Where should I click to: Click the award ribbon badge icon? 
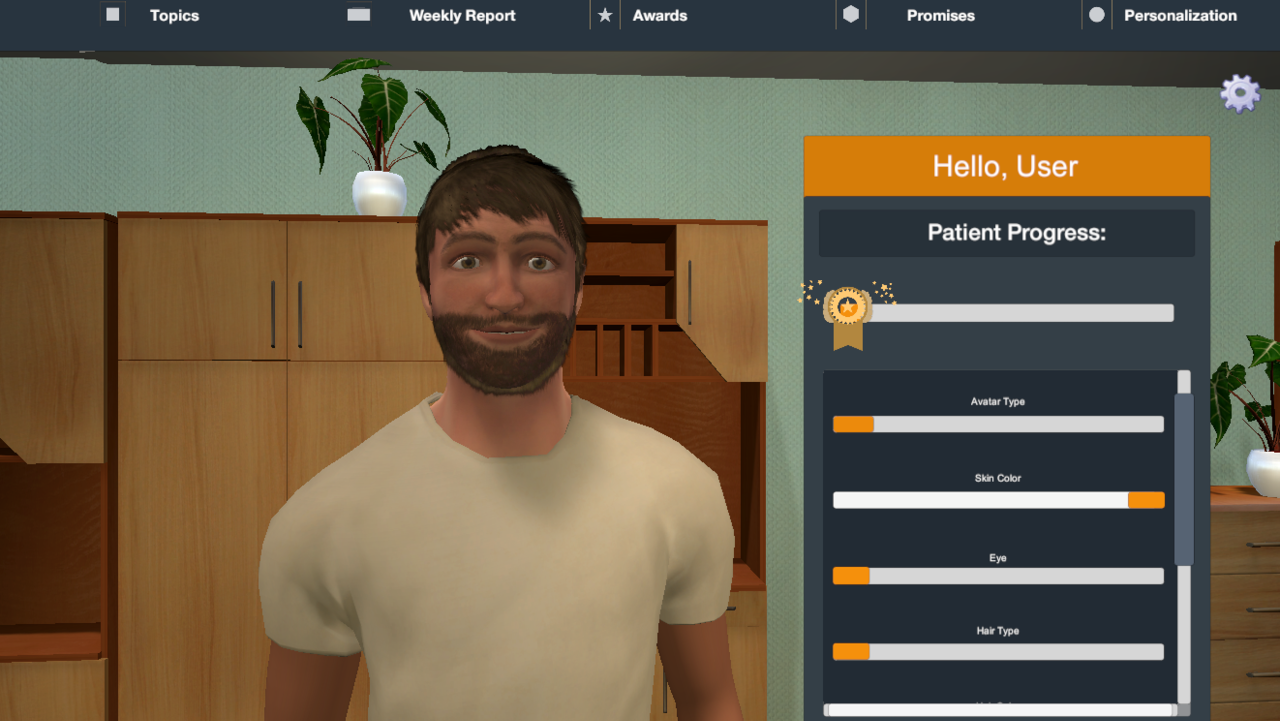pos(847,313)
